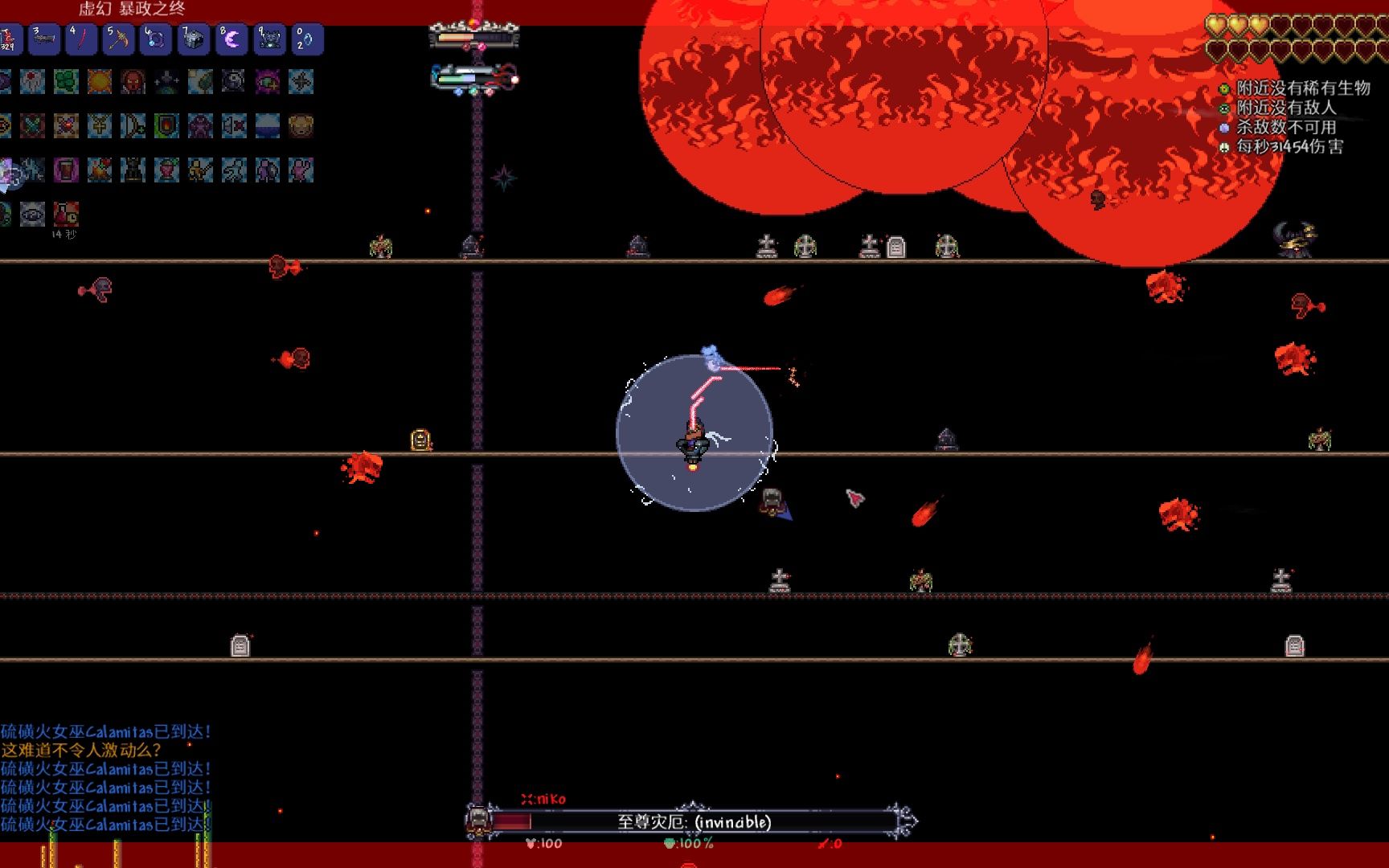The width and height of the screenshot is (1389, 868).
Task: Click the bow with green plus buff icon
Action: click(x=133, y=125)
